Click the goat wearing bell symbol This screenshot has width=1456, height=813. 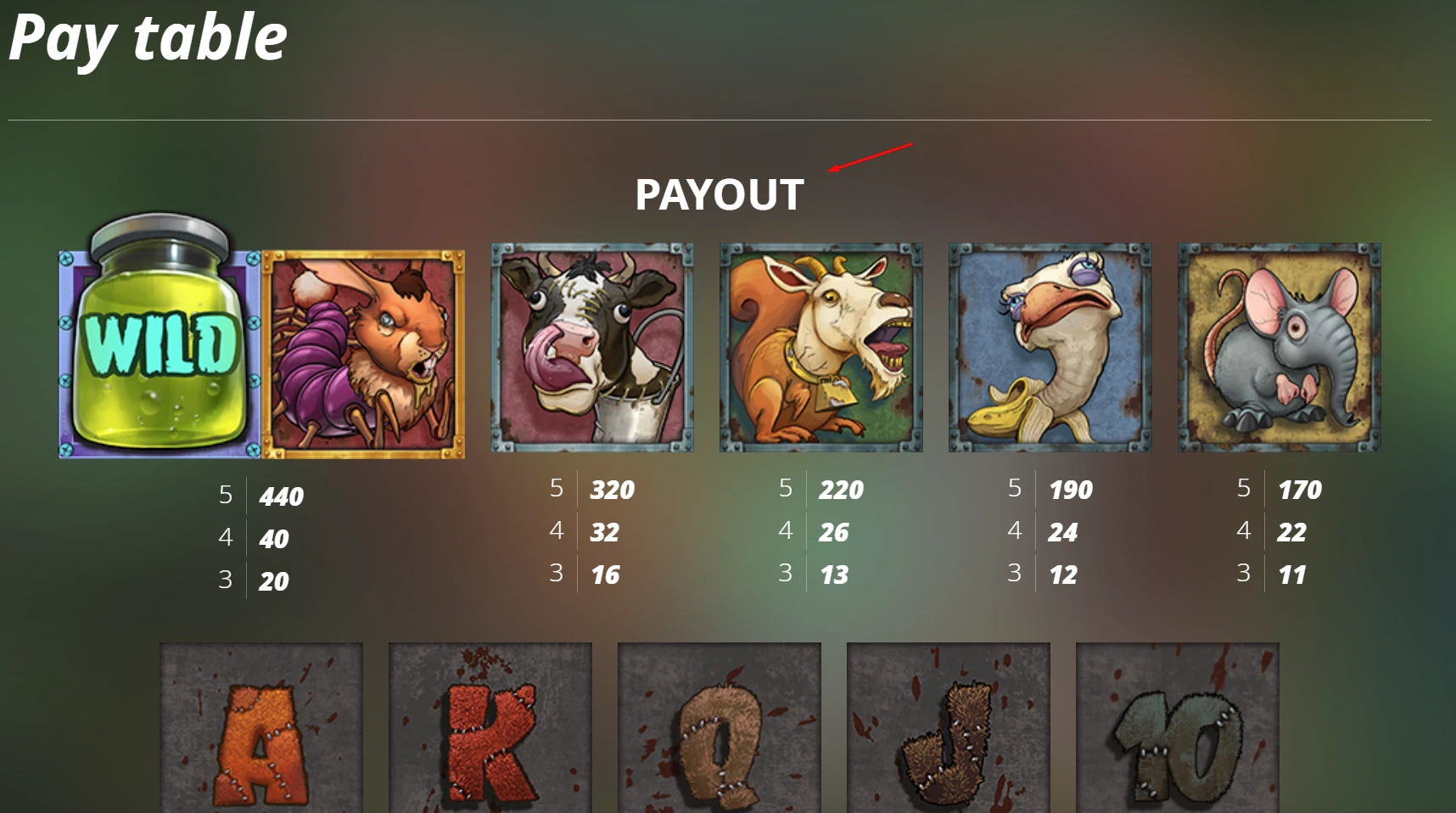click(820, 348)
